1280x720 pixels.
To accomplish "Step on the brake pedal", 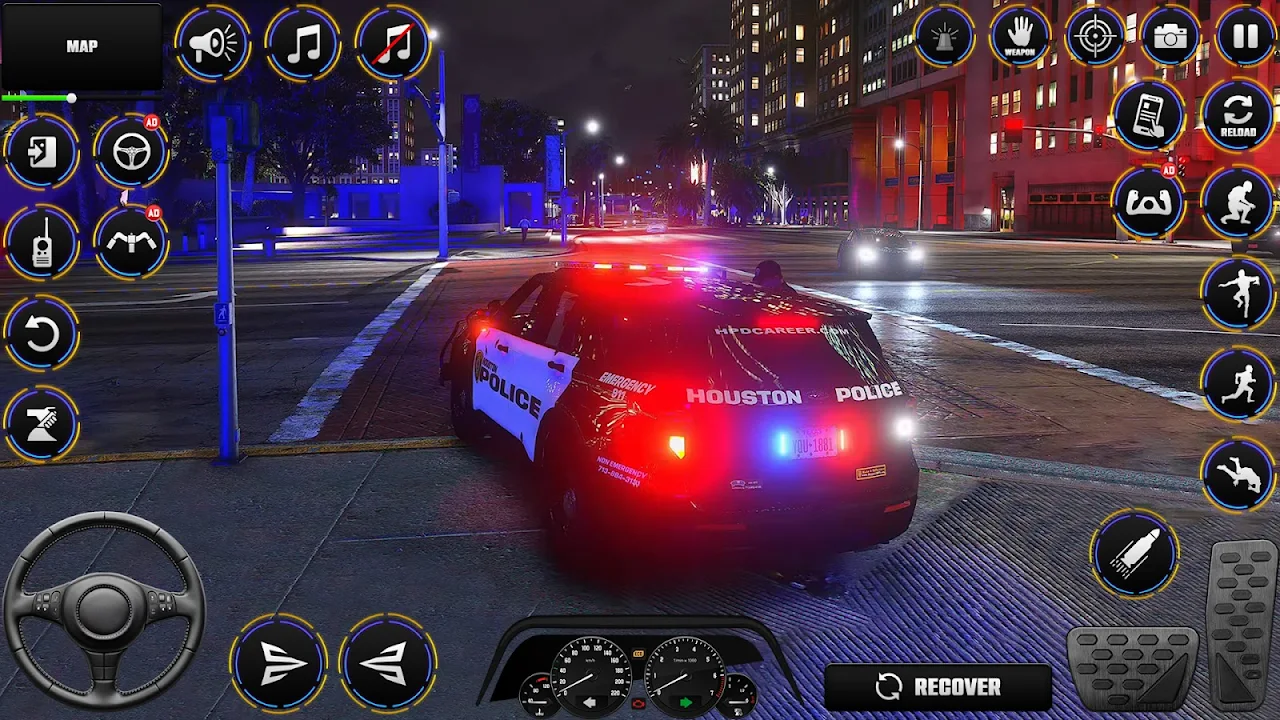I will tap(1132, 668).
